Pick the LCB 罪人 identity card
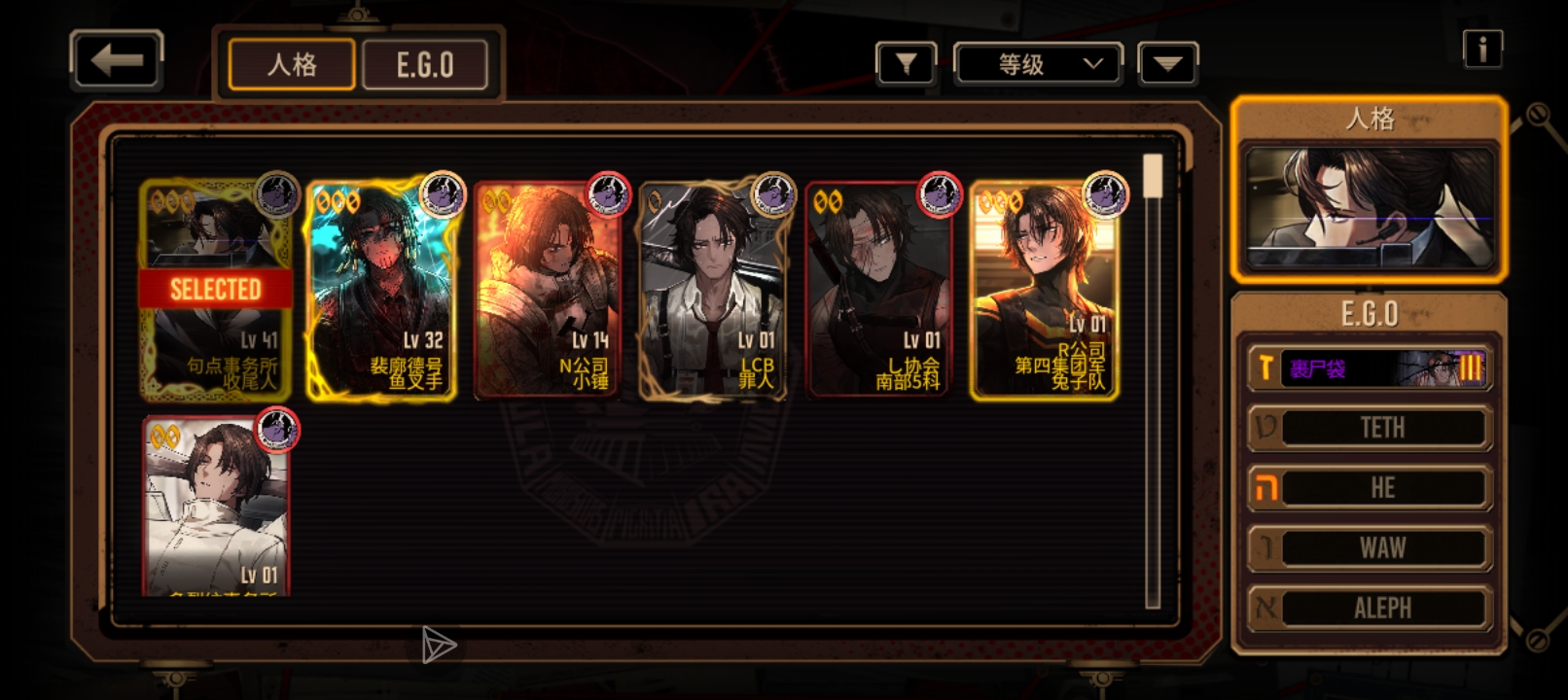 pos(712,290)
